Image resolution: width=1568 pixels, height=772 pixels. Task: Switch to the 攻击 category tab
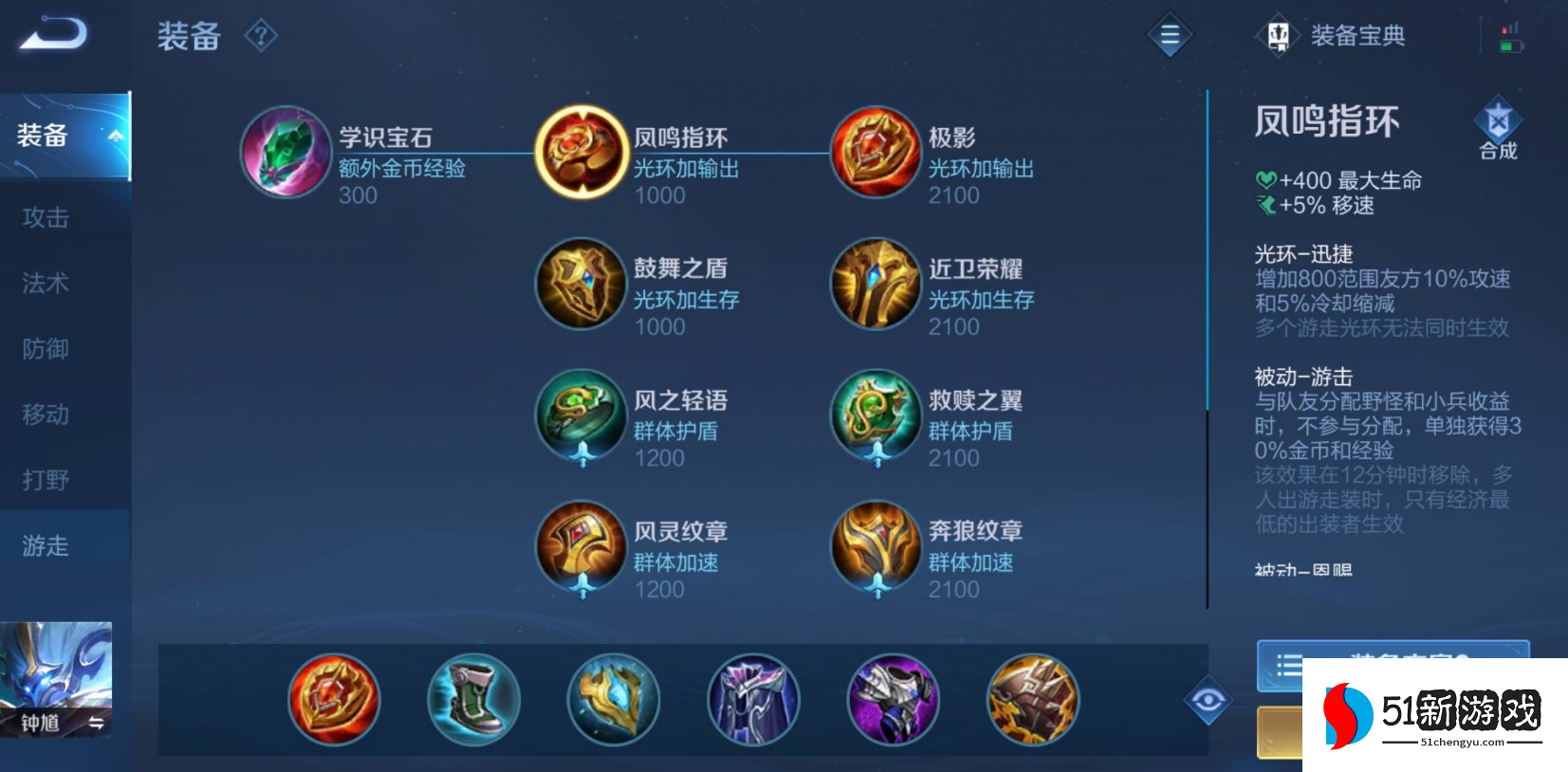pyautogui.click(x=45, y=217)
